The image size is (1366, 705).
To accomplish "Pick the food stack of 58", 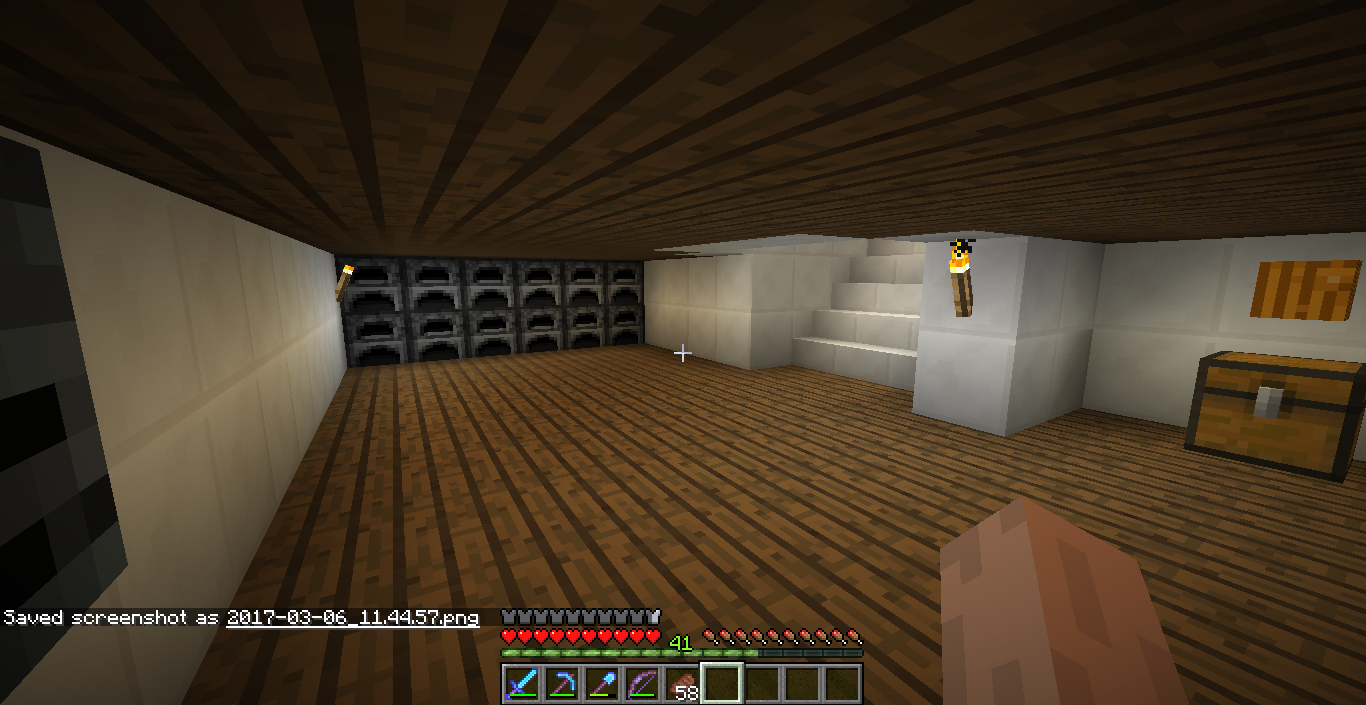I will click(682, 684).
